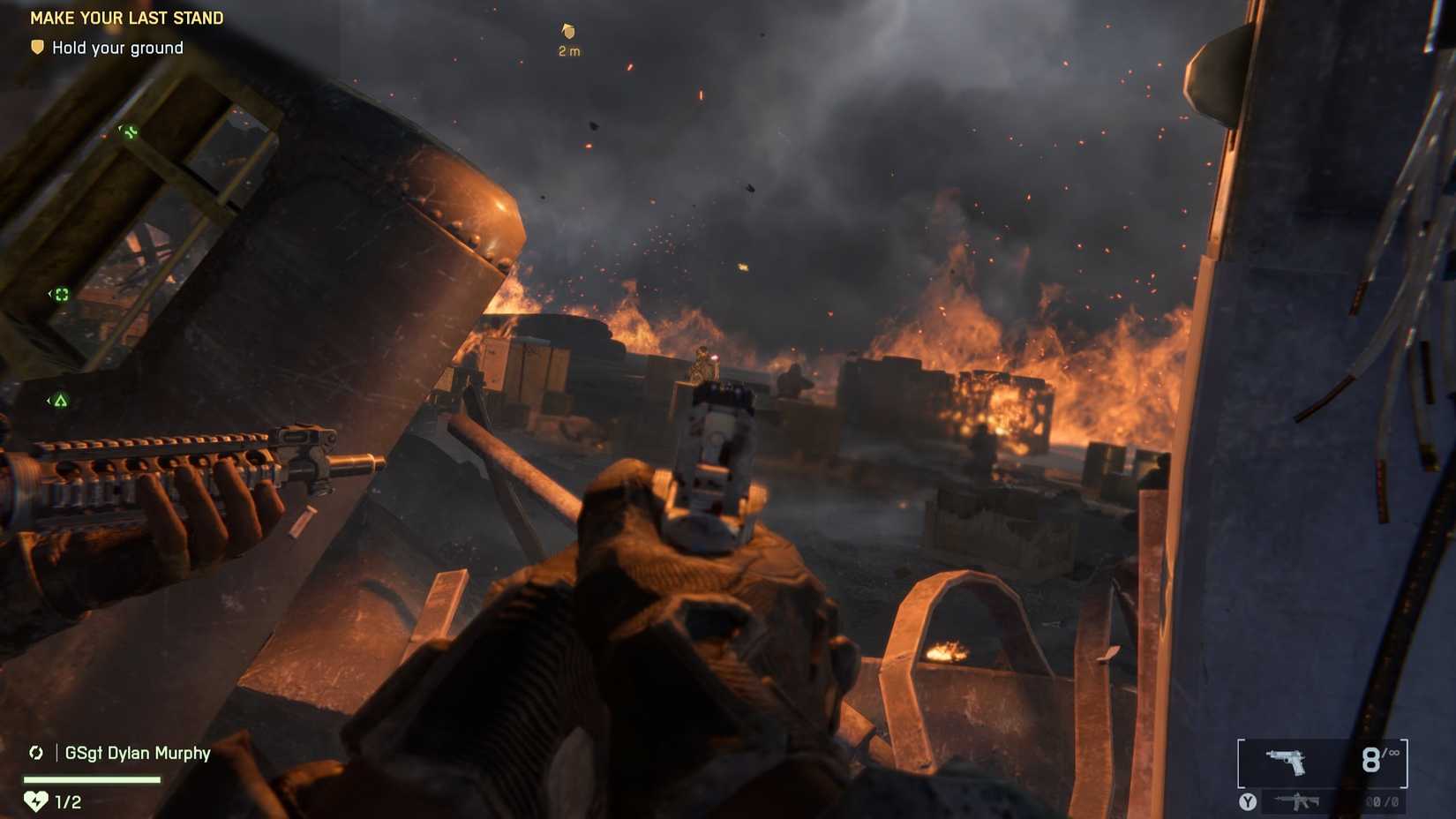The image size is (1456, 819).
Task: Expand the MAKE YOUR LAST STAND objective header
Action: click(126, 18)
